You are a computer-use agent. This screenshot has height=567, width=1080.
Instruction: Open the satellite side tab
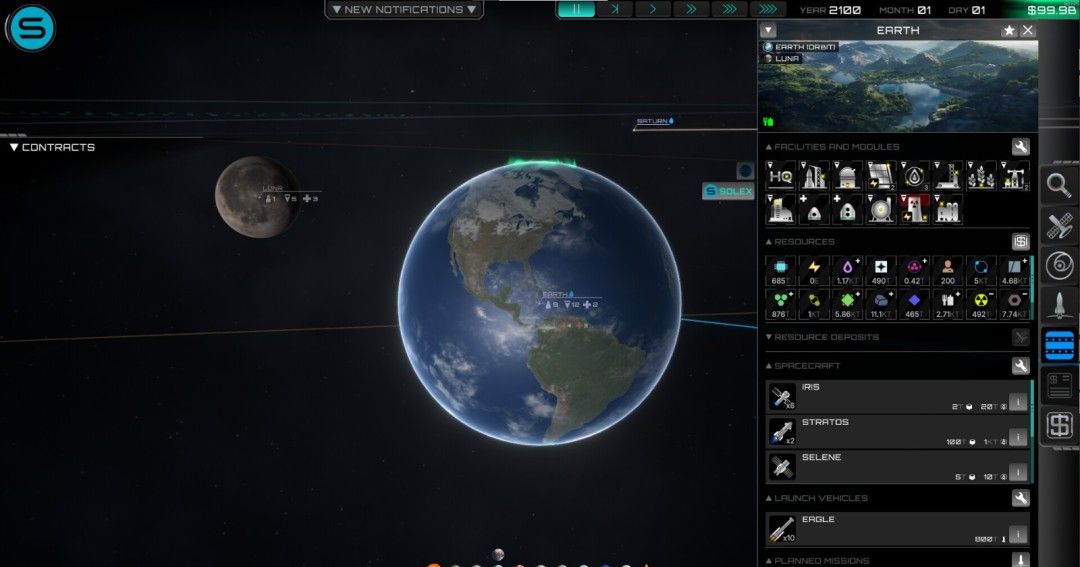[1059, 225]
